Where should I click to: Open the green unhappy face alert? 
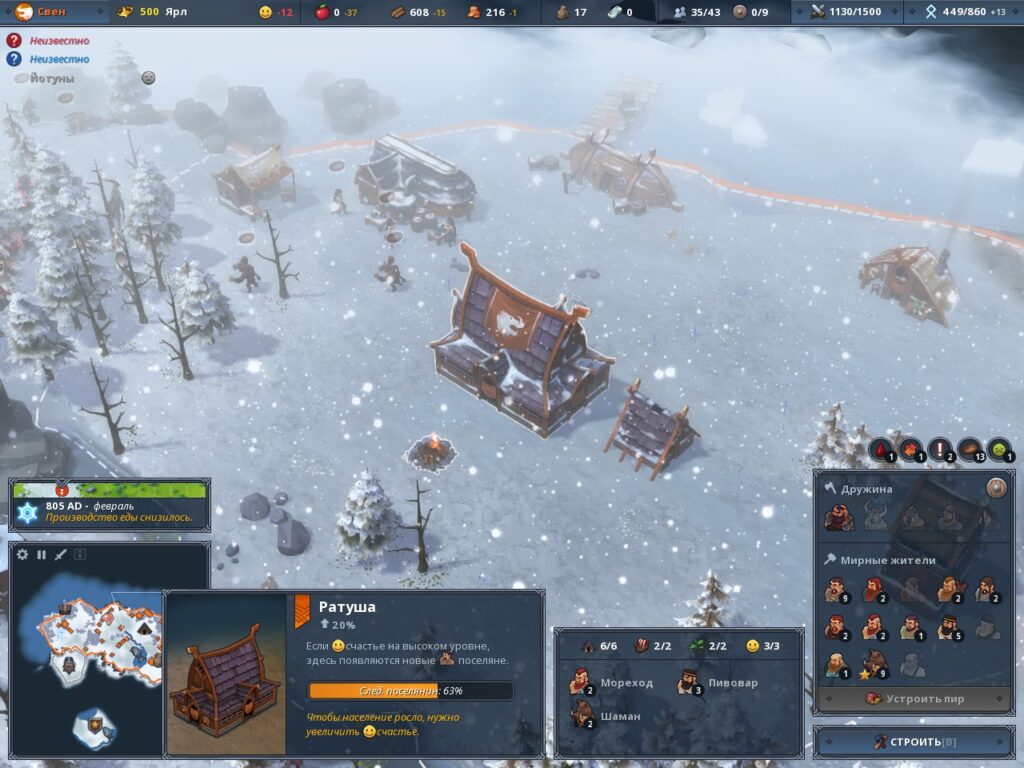coord(999,451)
